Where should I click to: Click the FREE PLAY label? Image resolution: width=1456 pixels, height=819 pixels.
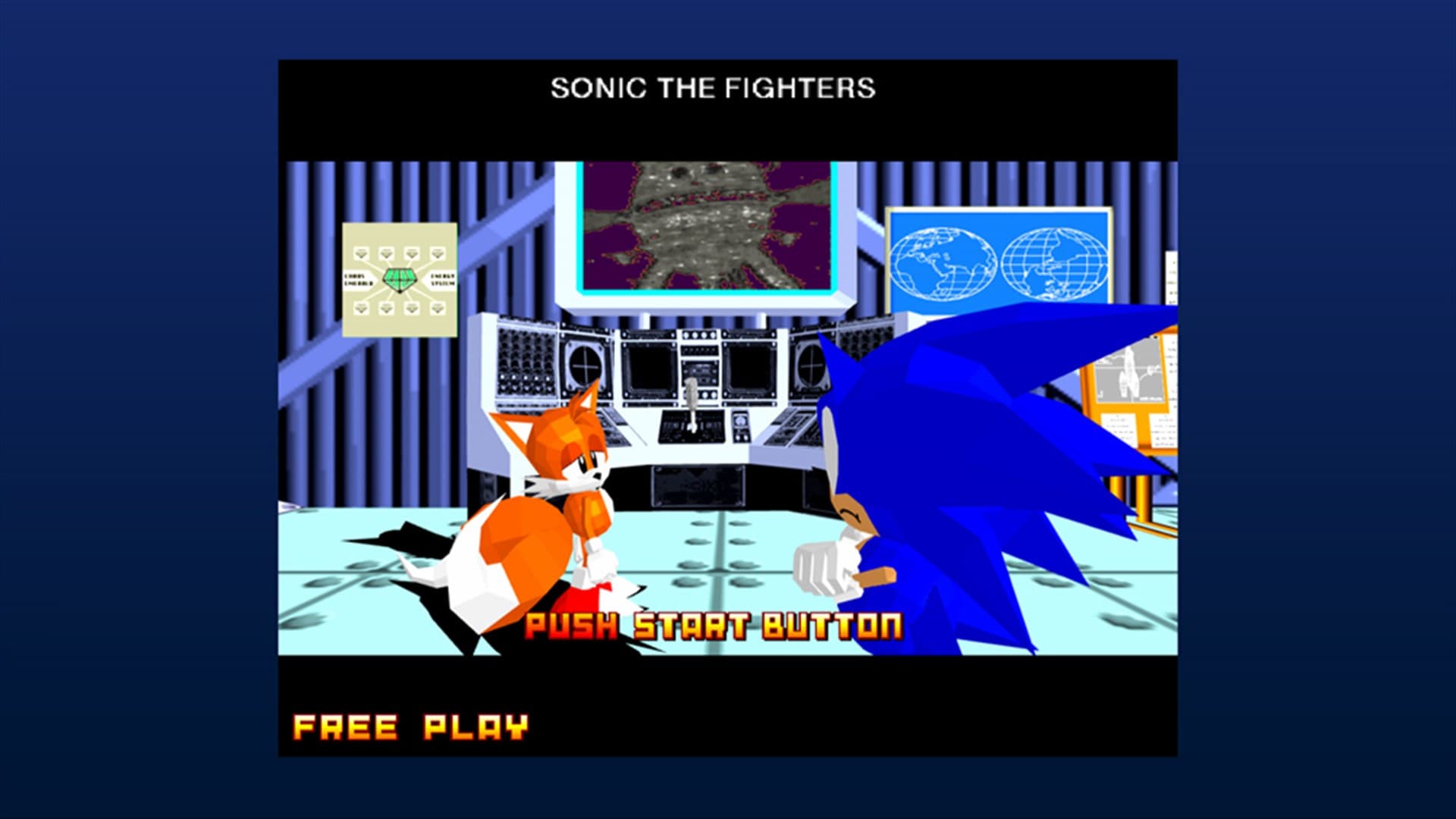(x=409, y=726)
